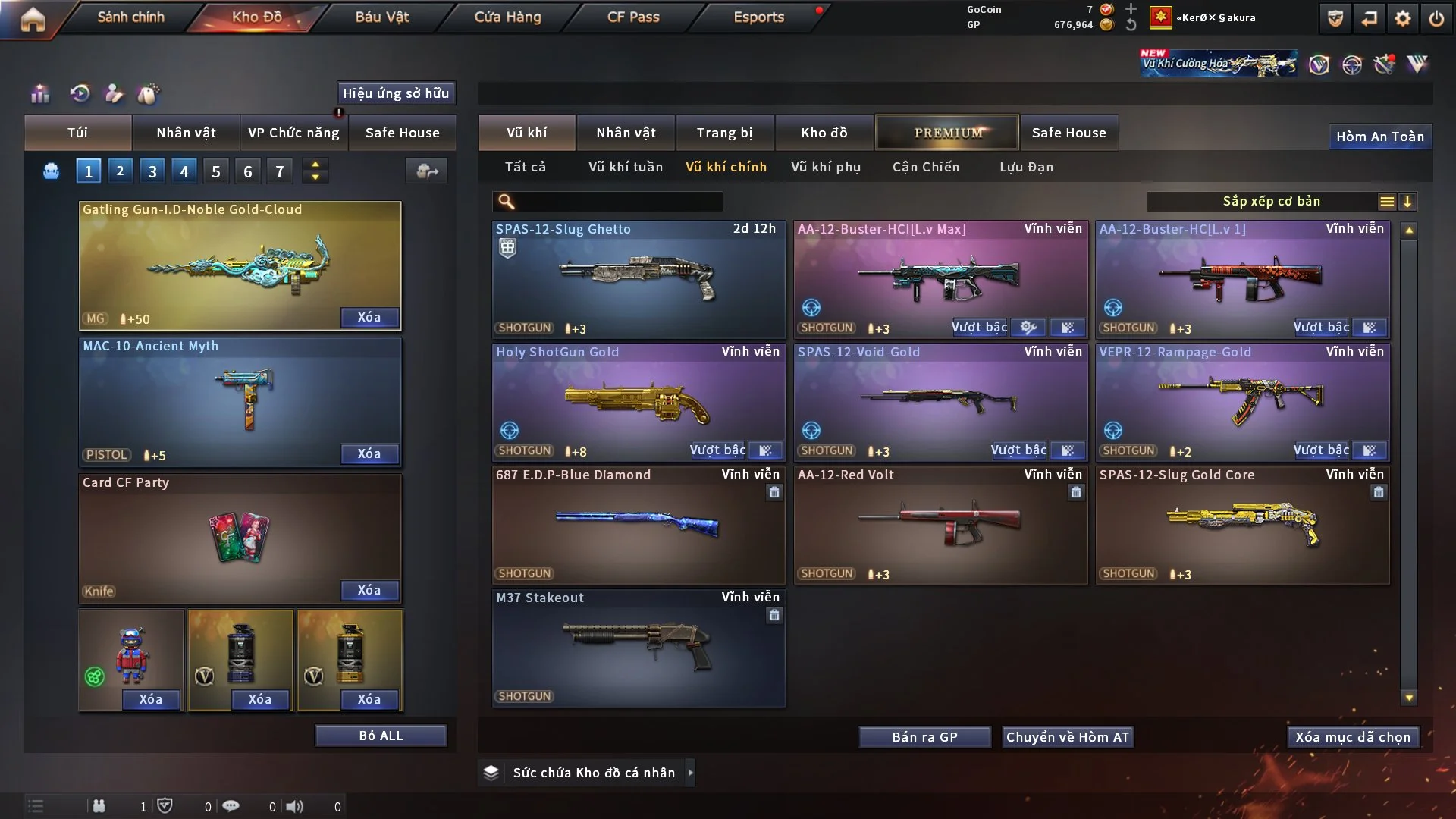Open the gear settings icon
The height and width of the screenshot is (819, 1456).
pyautogui.click(x=1403, y=18)
